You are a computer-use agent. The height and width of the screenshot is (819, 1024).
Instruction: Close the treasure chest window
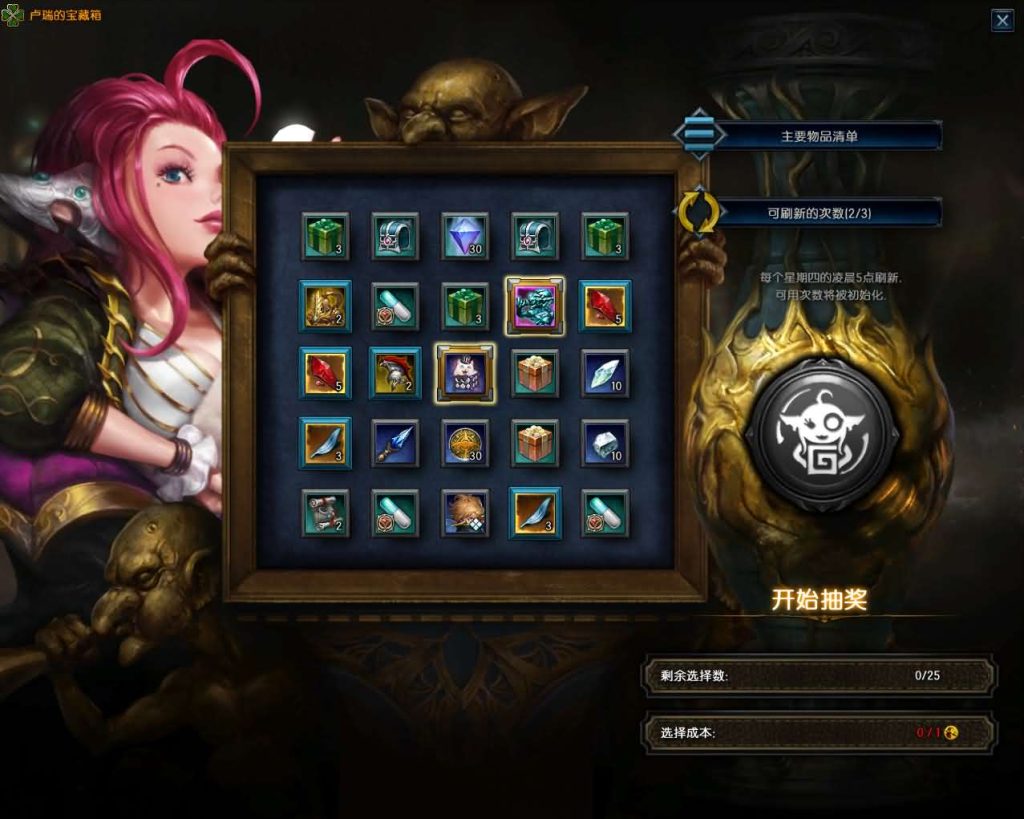tap(1002, 20)
